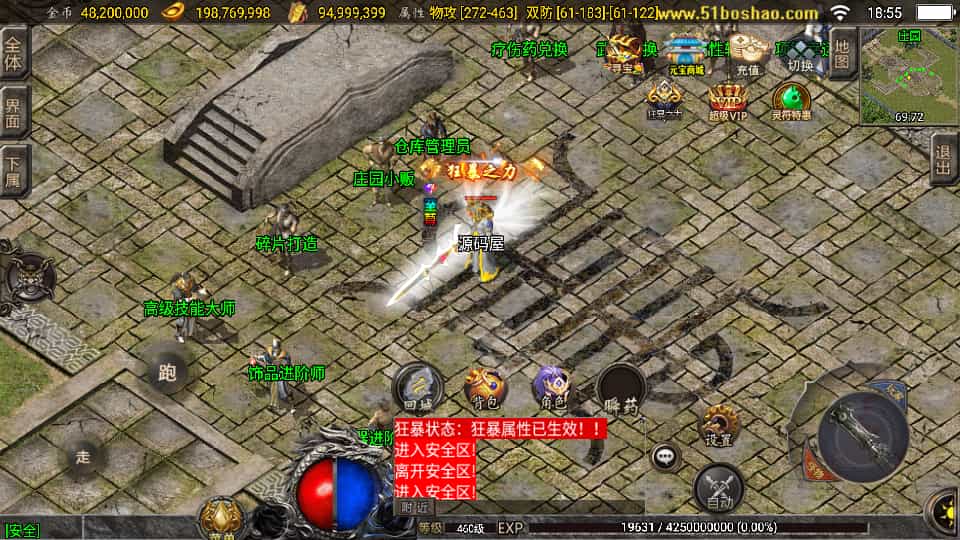Open the 背包 backpack
Screen dimensions: 960x540
(x=486, y=387)
